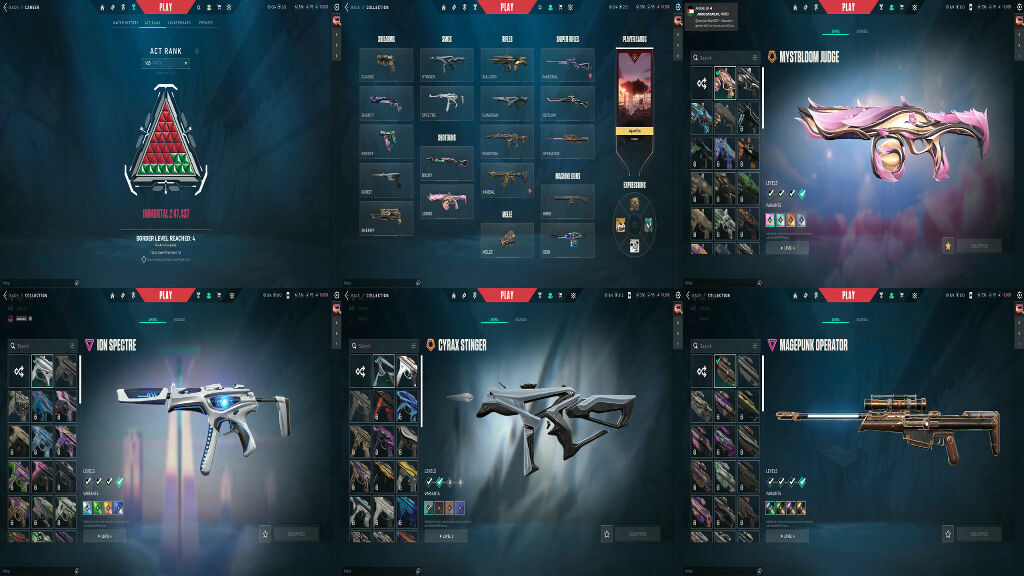The width and height of the screenshot is (1024, 576).
Task: Select the Odin machine gun slot
Action: pyautogui.click(x=568, y=238)
